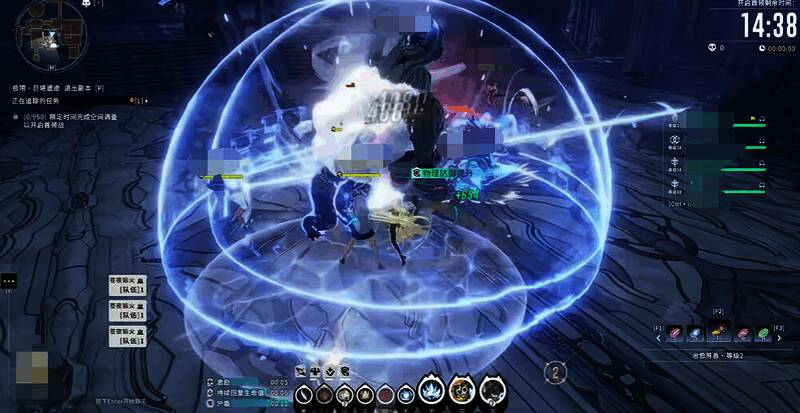800x413 pixels.
Task: Select the yellow highlighted consumable slot
Action: (718, 333)
